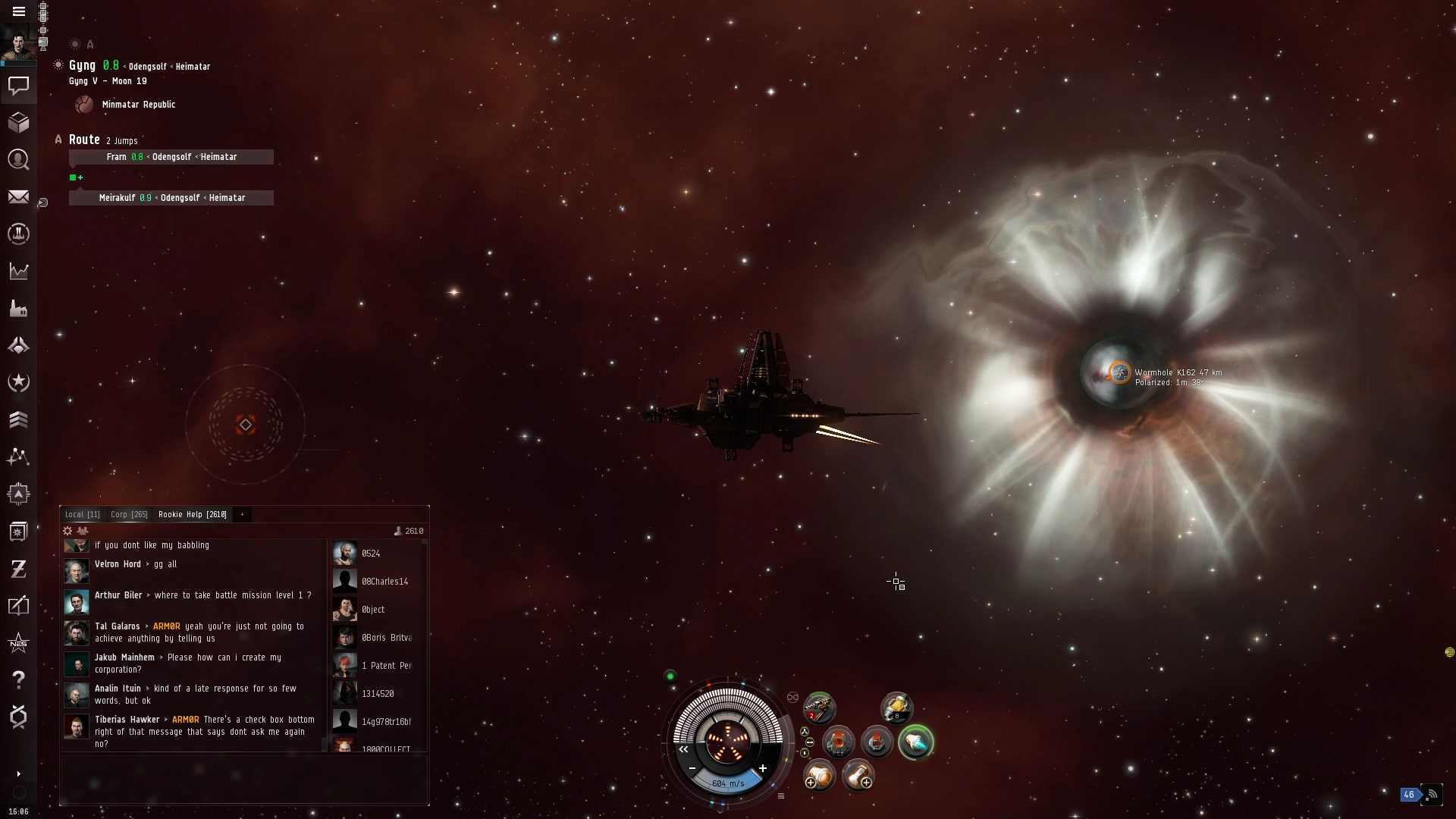Open the sidebar help question mark
1456x819 pixels.
click(x=19, y=679)
